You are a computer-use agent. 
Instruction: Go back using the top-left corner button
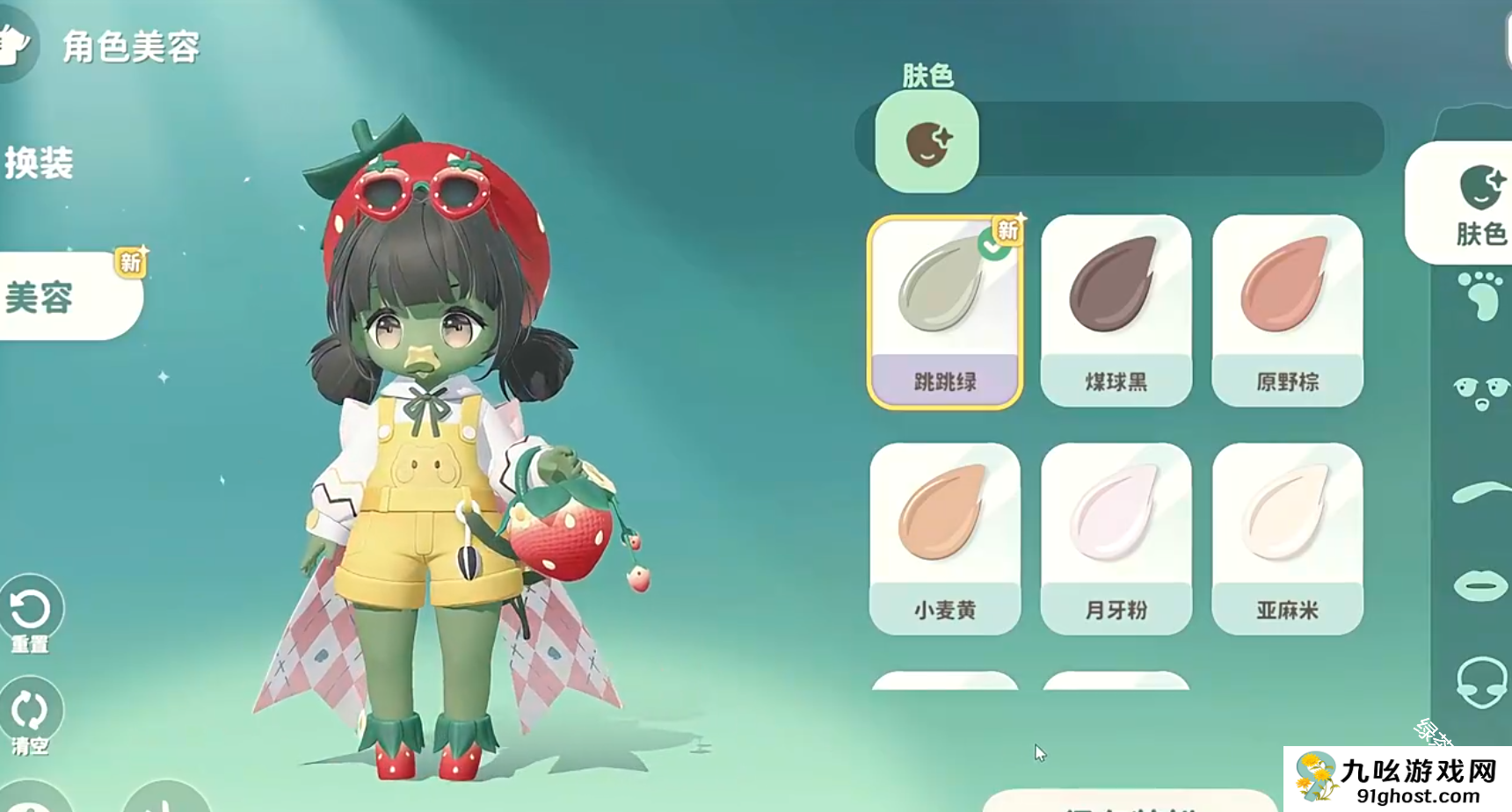pos(14,44)
